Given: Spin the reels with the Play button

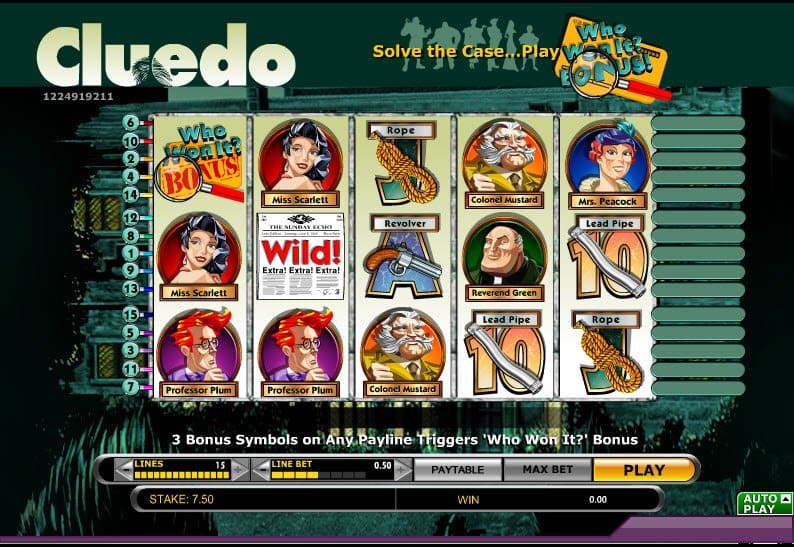Looking at the screenshot, I should tap(644, 469).
